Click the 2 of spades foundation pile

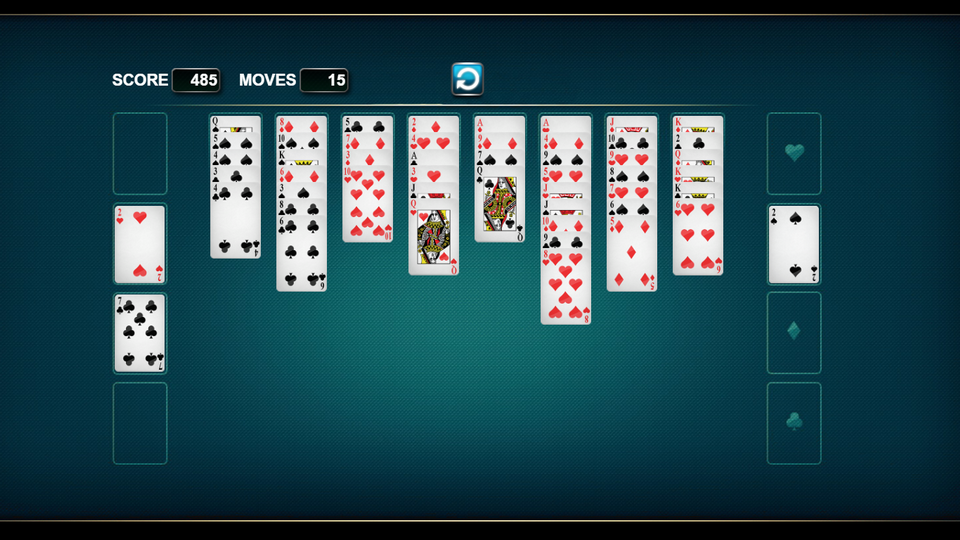pyautogui.click(x=794, y=245)
